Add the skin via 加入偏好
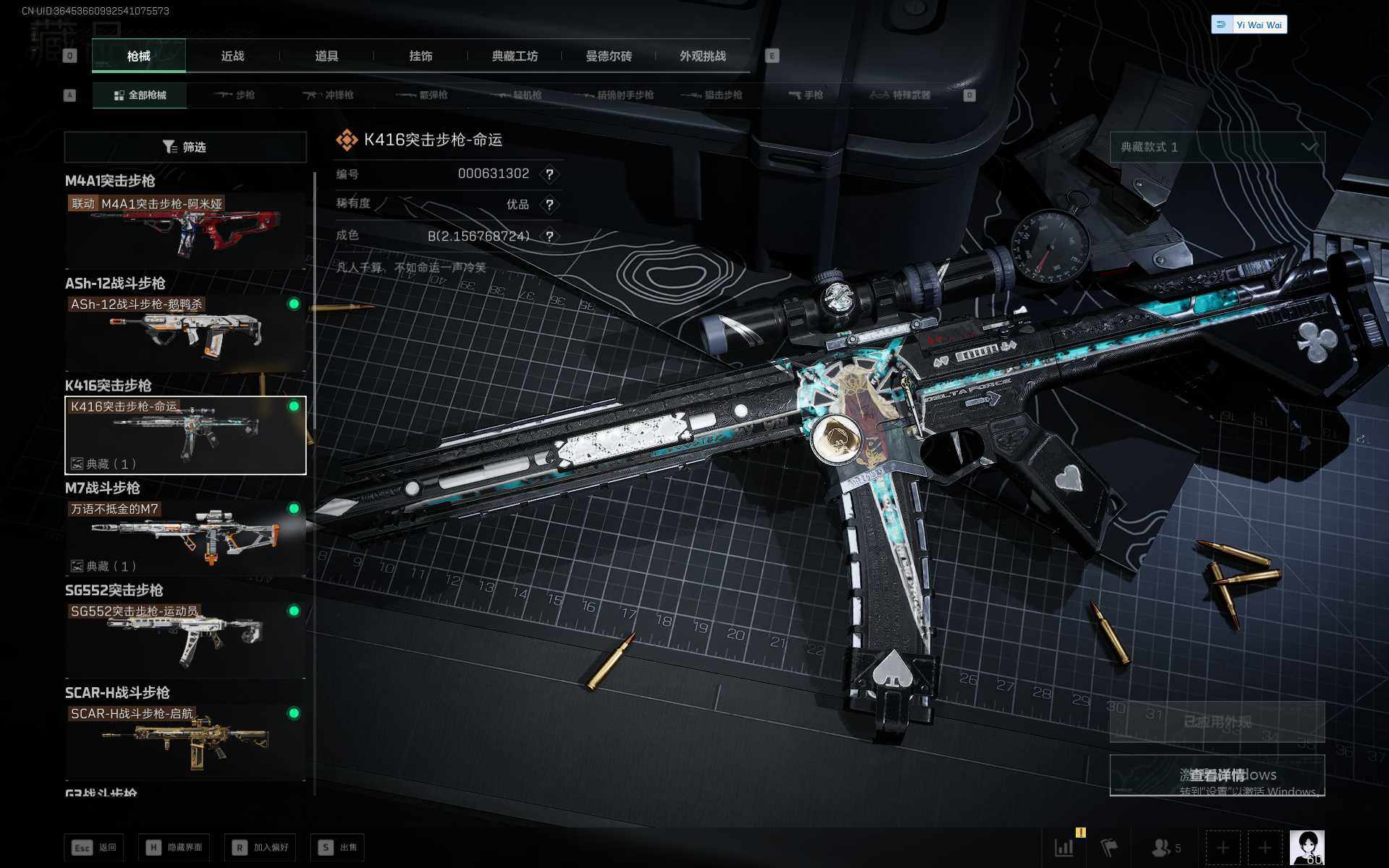 (260, 847)
